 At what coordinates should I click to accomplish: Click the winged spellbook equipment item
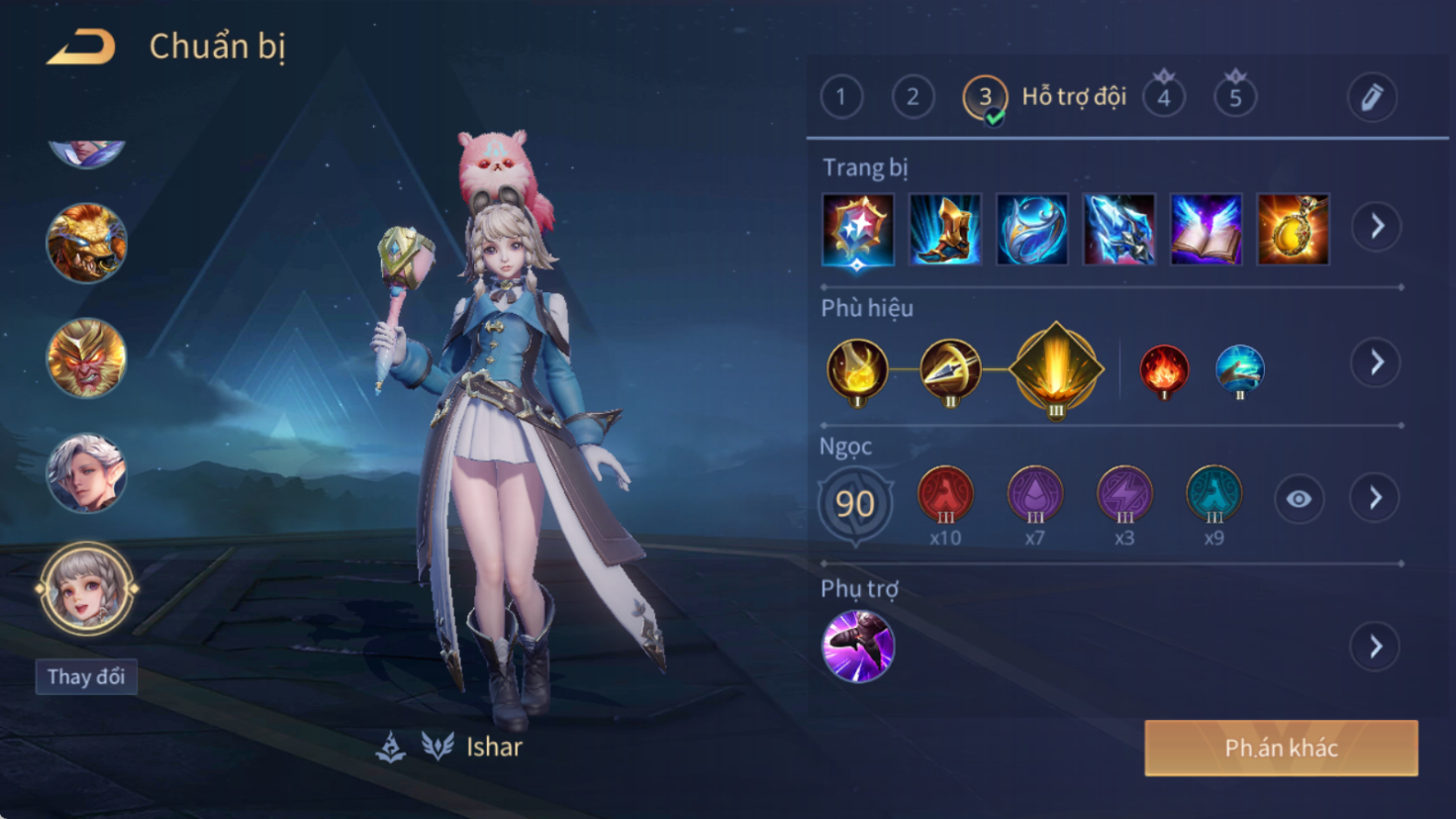point(1206,230)
